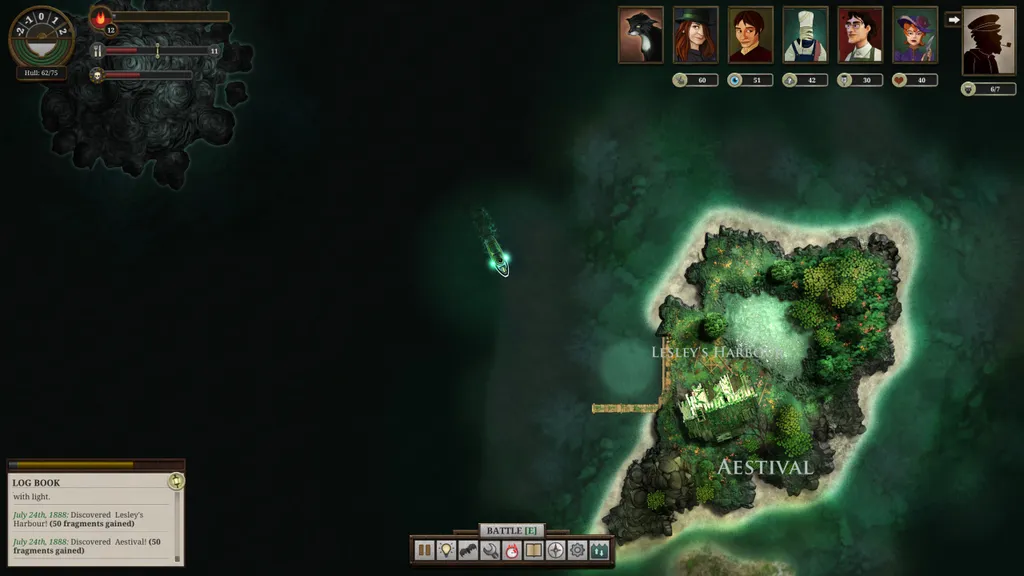This screenshot has width=1024, height=576.
Task: Open the compass chart icon
Action: [x=556, y=550]
